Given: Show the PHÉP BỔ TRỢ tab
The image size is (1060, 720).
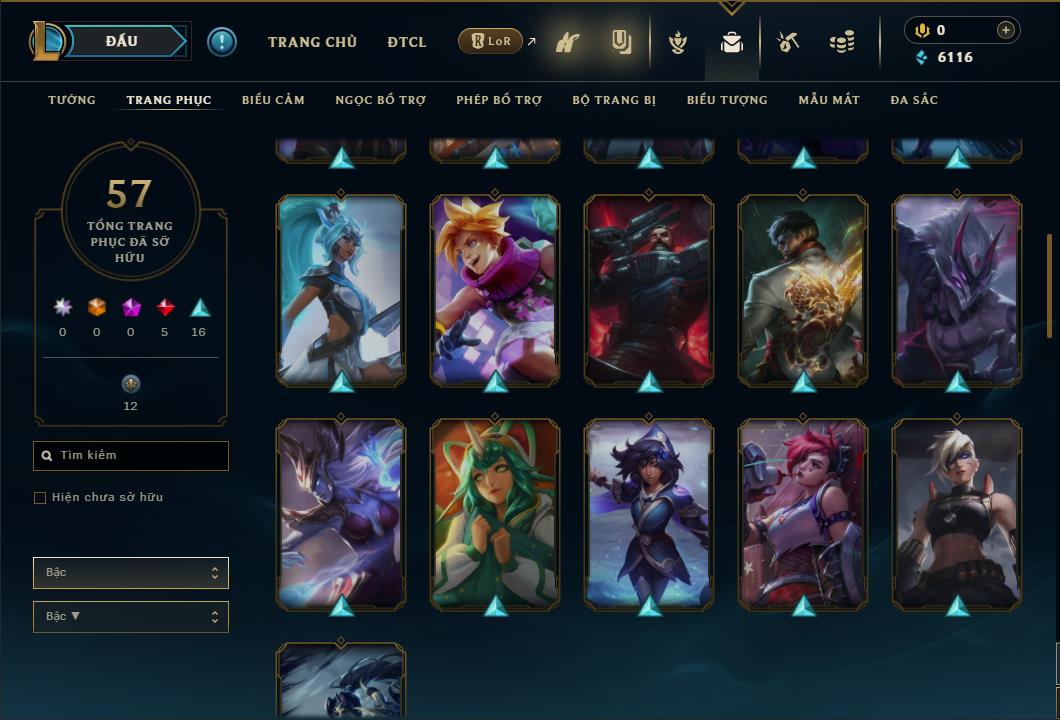Looking at the screenshot, I should tap(499, 100).
